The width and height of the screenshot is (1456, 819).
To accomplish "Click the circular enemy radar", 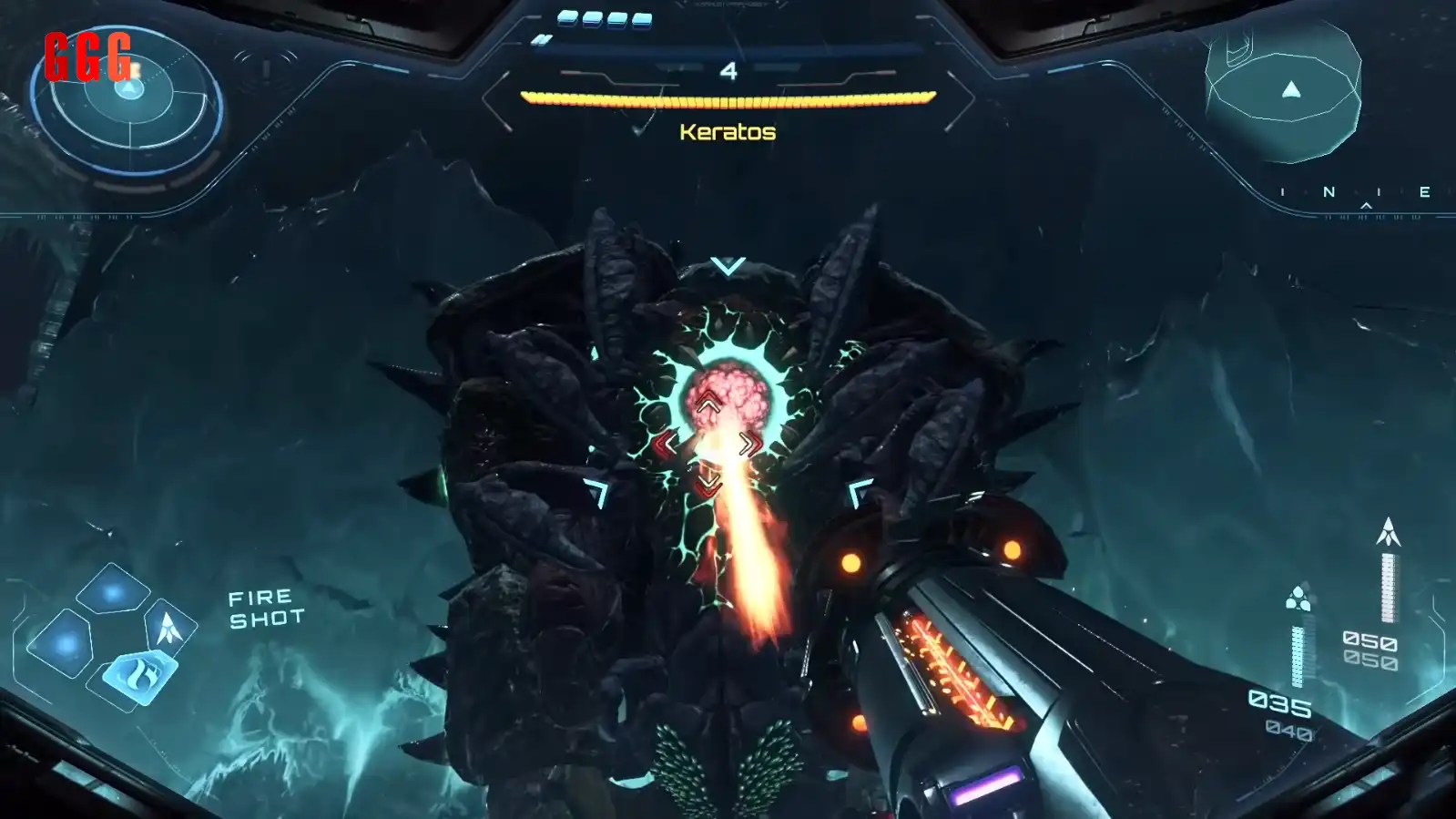I will (x=127, y=102).
